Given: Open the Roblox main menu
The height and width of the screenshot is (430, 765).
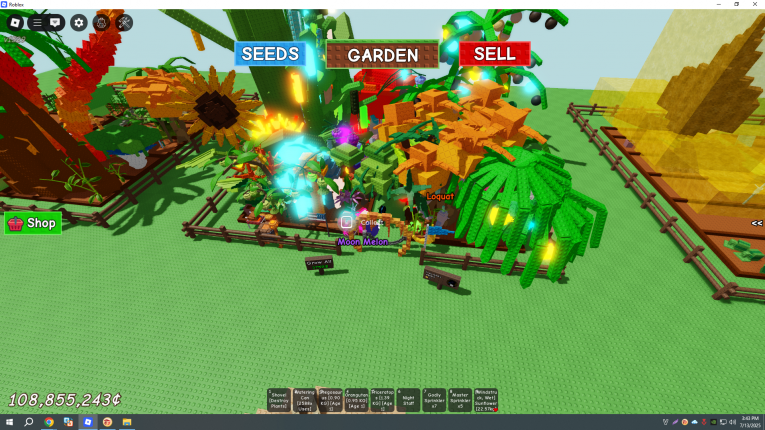Looking at the screenshot, I should pos(15,22).
